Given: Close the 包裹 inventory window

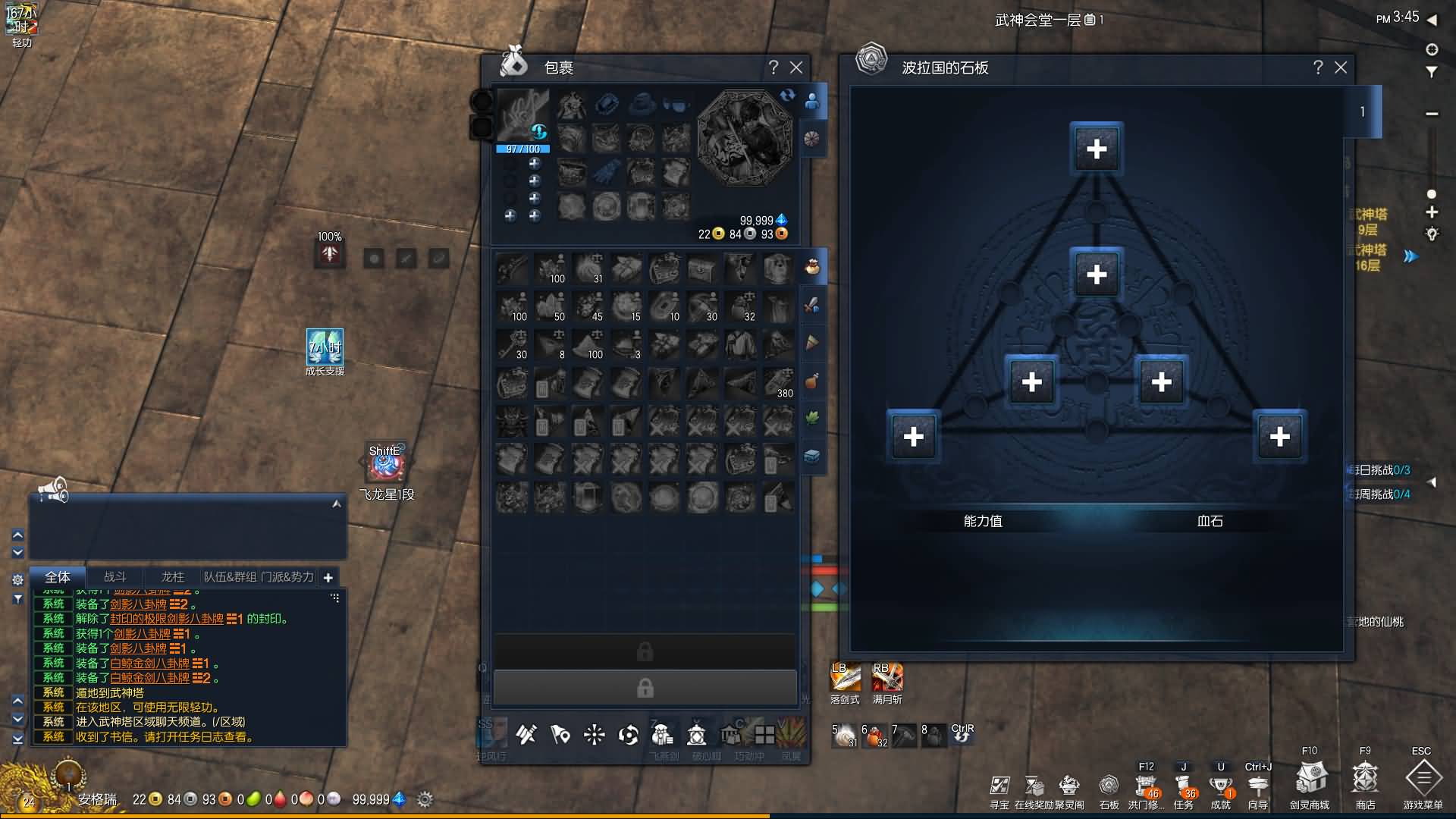Looking at the screenshot, I should pyautogui.click(x=796, y=67).
